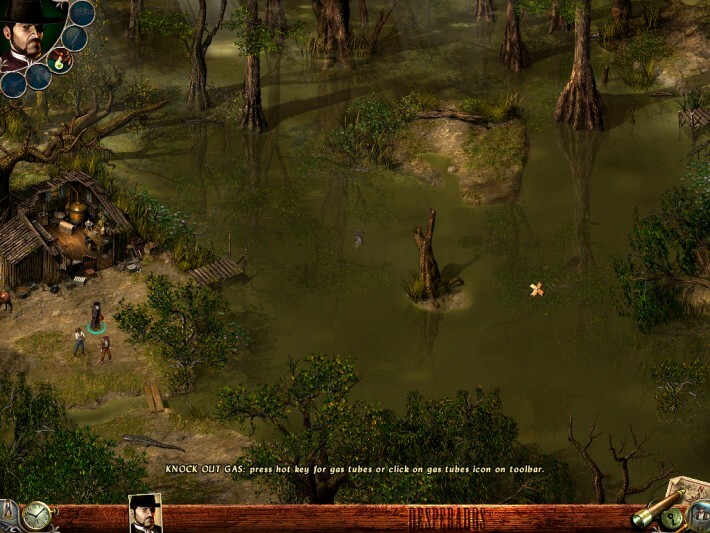Click the green key button
This screenshot has width=710, height=533.
coord(673,518)
